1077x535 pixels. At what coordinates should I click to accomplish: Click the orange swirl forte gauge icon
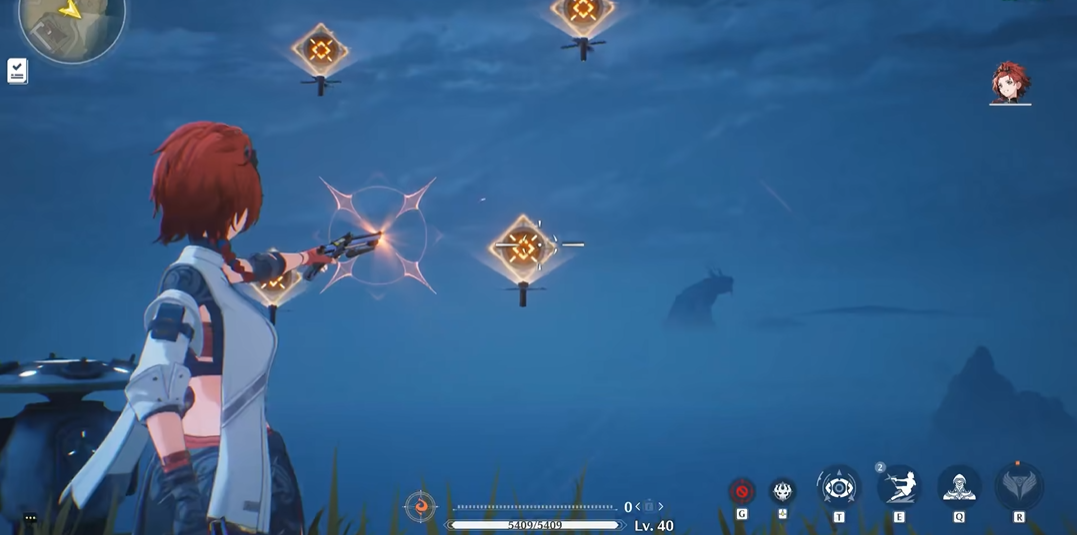pos(420,507)
